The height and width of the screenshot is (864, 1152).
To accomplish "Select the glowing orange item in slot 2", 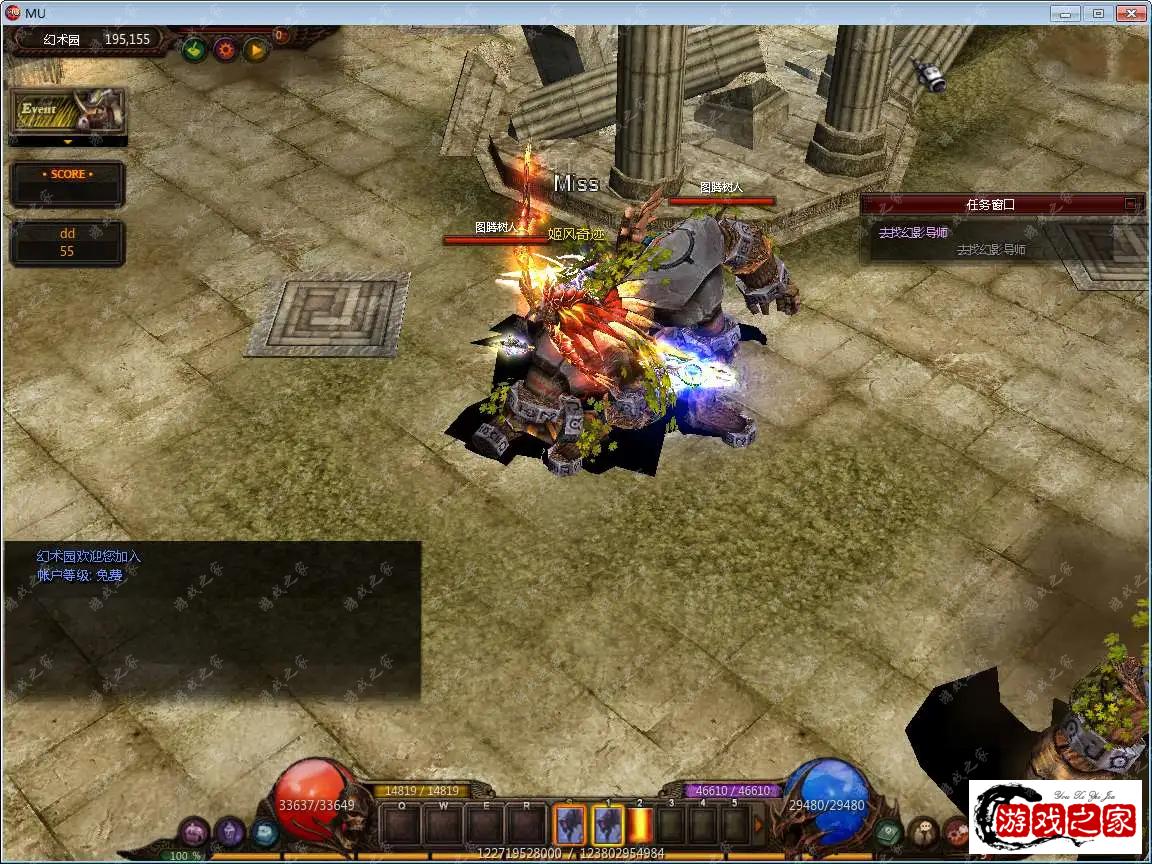I will (640, 826).
